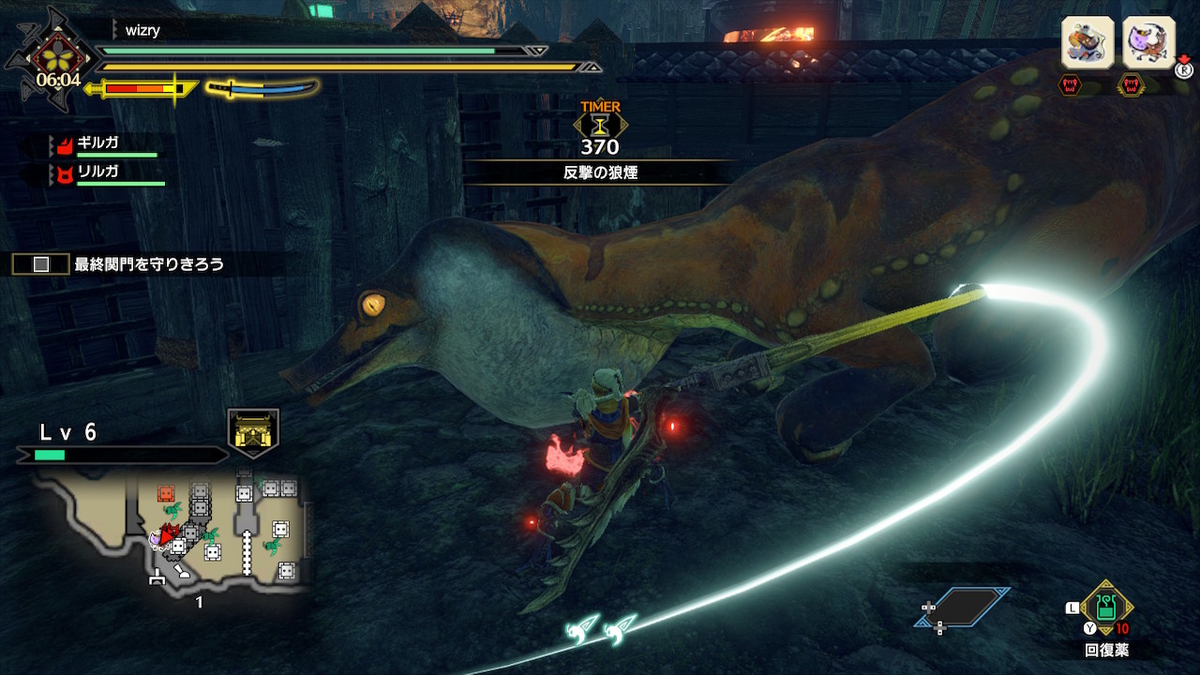The height and width of the screenshot is (675, 1200).
Task: Select buddy リルガ in the party list
Action: pos(98,173)
